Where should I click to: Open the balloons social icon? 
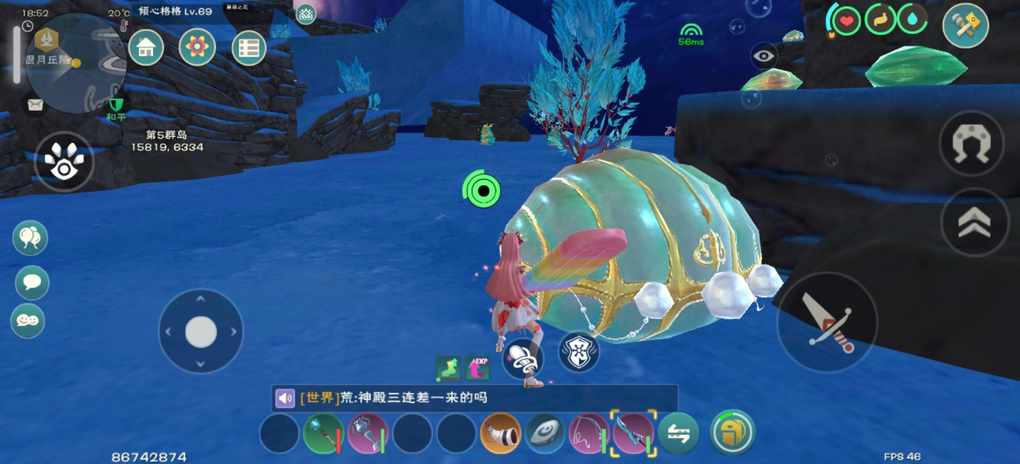point(30,238)
